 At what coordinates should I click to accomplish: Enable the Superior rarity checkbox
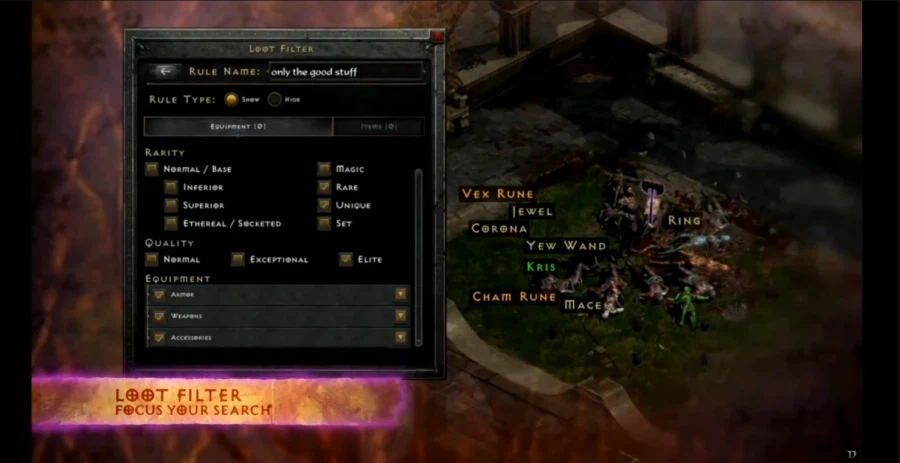click(x=172, y=205)
